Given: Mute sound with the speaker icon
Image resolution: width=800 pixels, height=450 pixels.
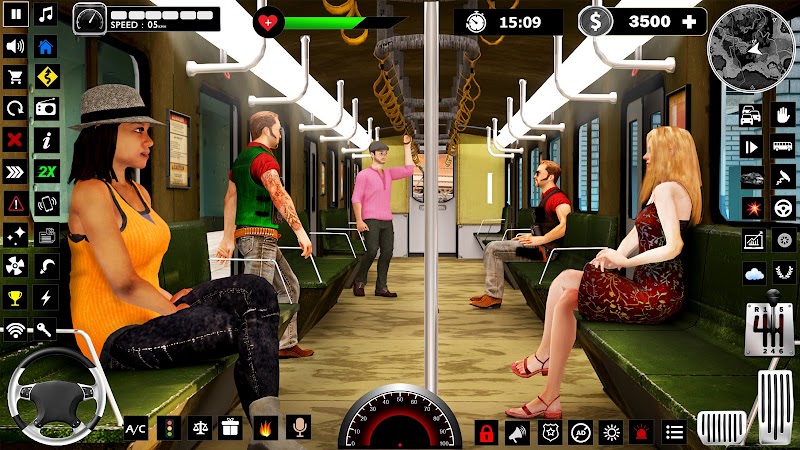Looking at the screenshot, I should pos(15,46).
